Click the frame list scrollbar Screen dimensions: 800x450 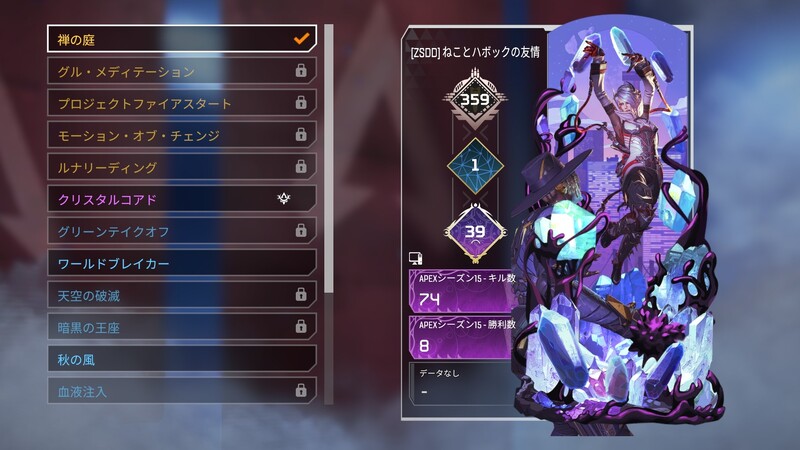(x=328, y=160)
